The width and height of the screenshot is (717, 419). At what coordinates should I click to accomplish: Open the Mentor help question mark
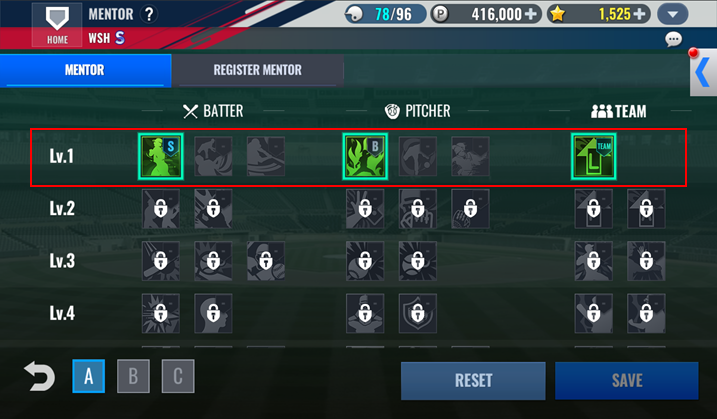coord(149,14)
